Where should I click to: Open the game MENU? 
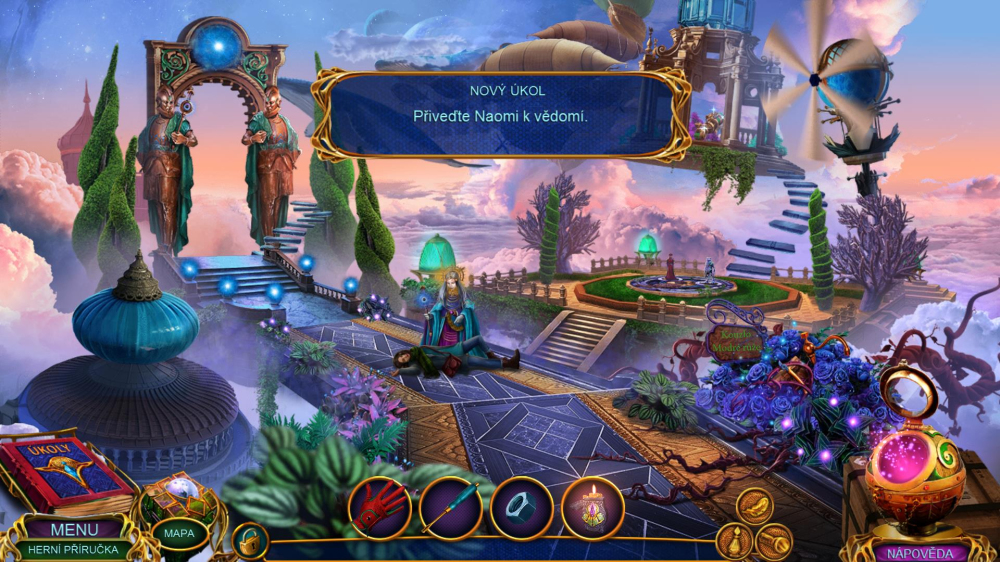click(x=75, y=529)
